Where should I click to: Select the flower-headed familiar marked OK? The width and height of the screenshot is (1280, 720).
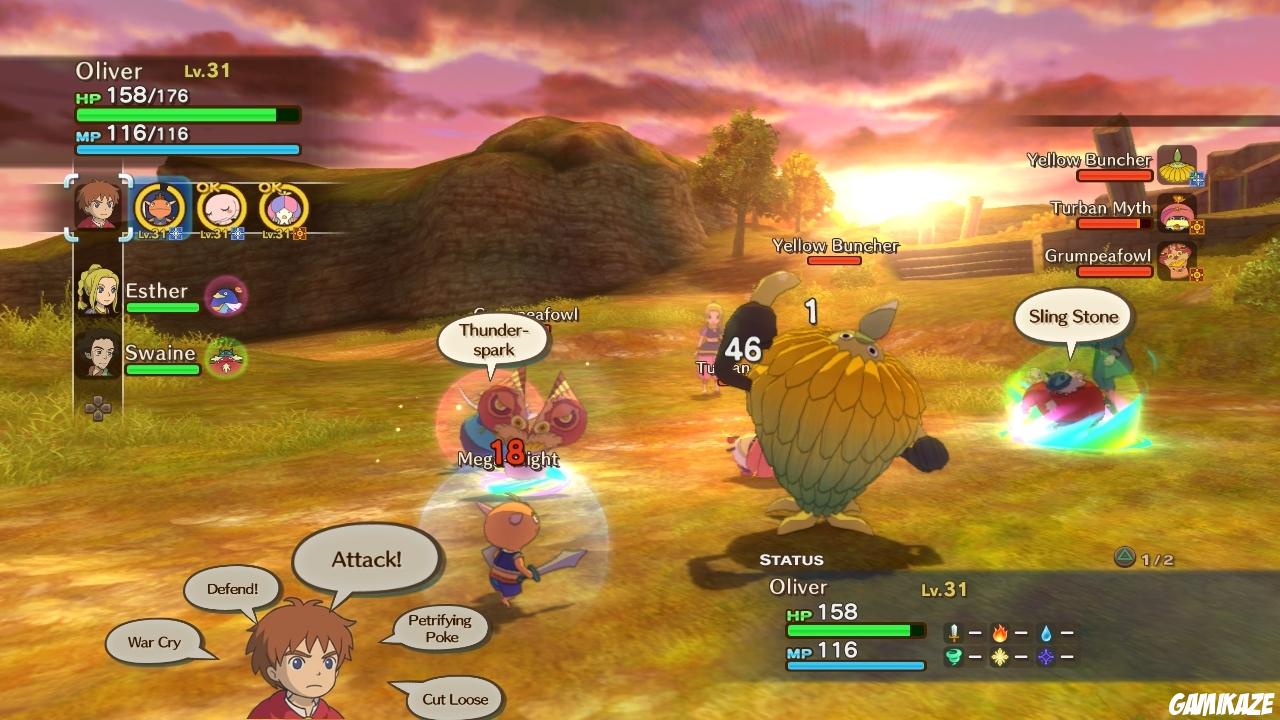pyautogui.click(x=285, y=206)
